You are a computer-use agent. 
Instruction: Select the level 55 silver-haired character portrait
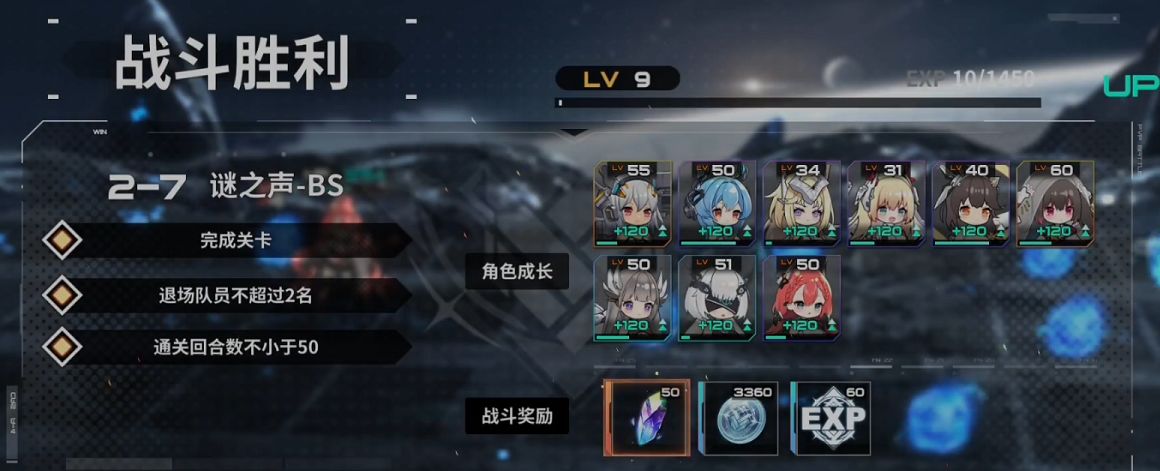633,204
